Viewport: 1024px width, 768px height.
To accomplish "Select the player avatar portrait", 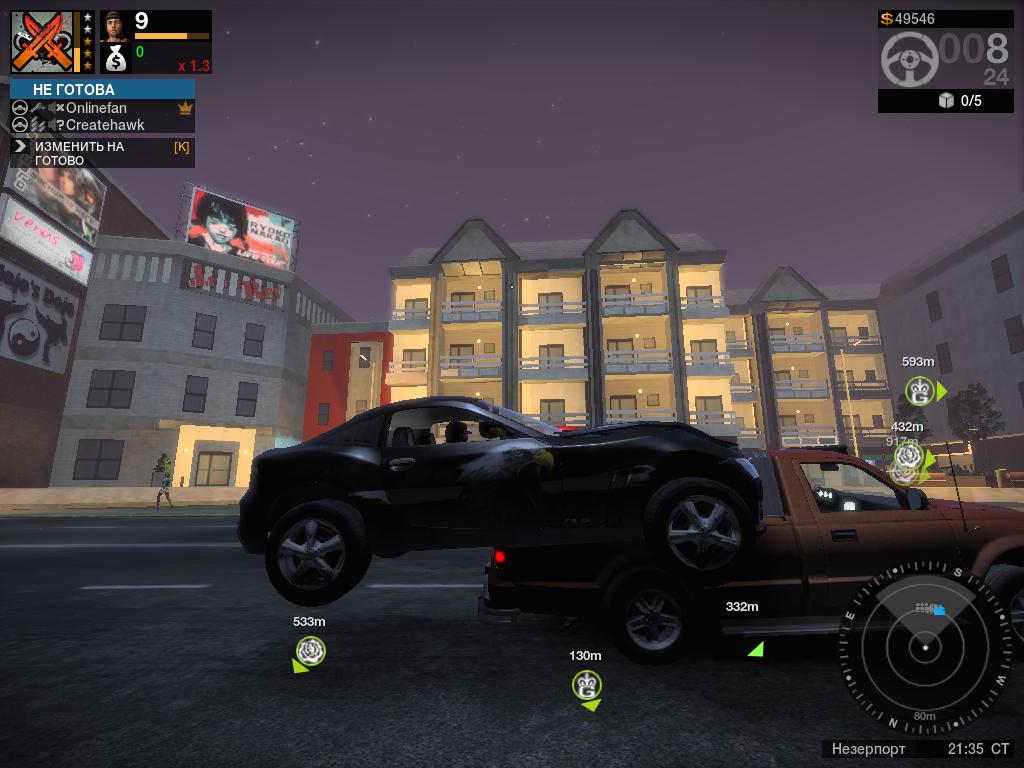I will [x=116, y=25].
